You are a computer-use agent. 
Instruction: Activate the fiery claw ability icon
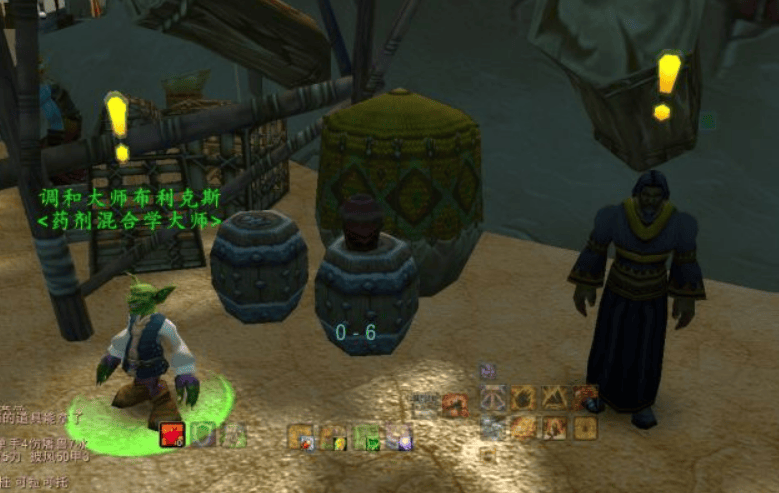coord(524,398)
